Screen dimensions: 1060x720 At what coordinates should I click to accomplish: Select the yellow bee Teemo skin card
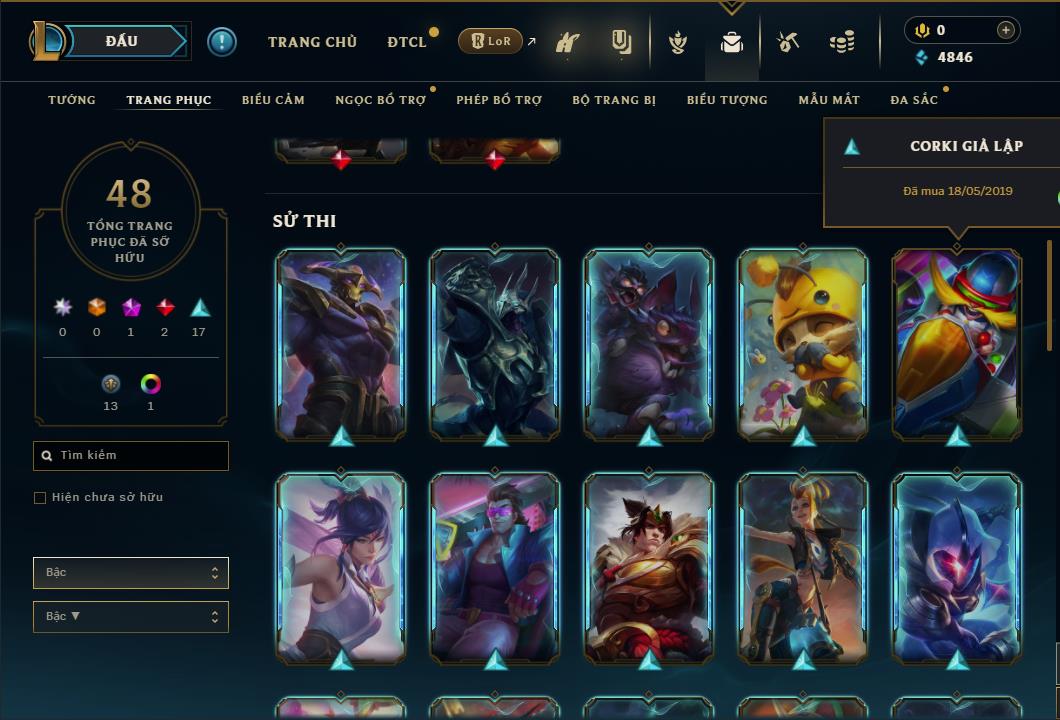click(802, 343)
